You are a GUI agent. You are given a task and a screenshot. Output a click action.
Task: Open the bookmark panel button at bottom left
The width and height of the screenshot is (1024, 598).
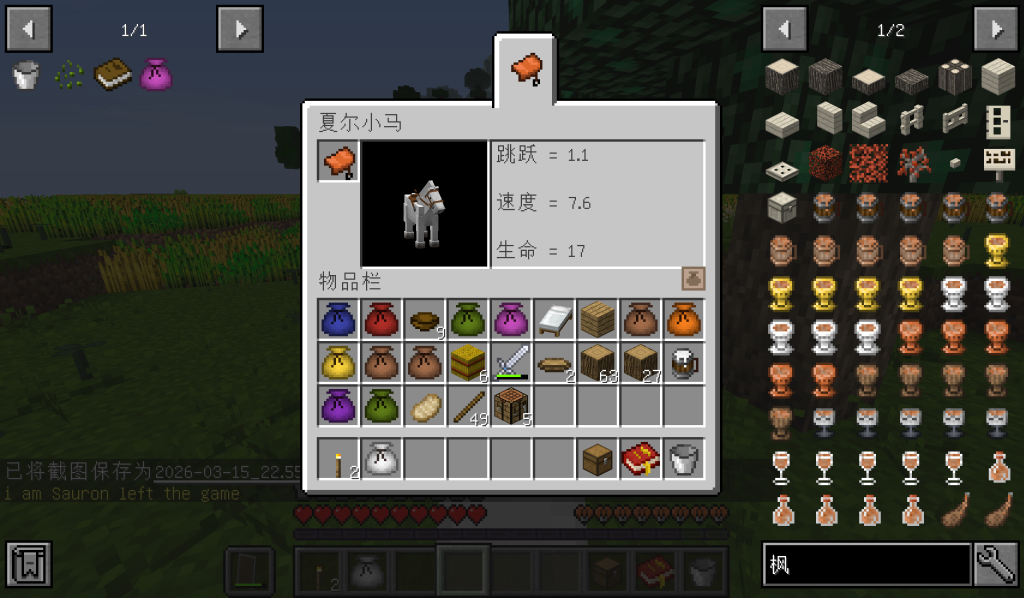tap(28, 565)
